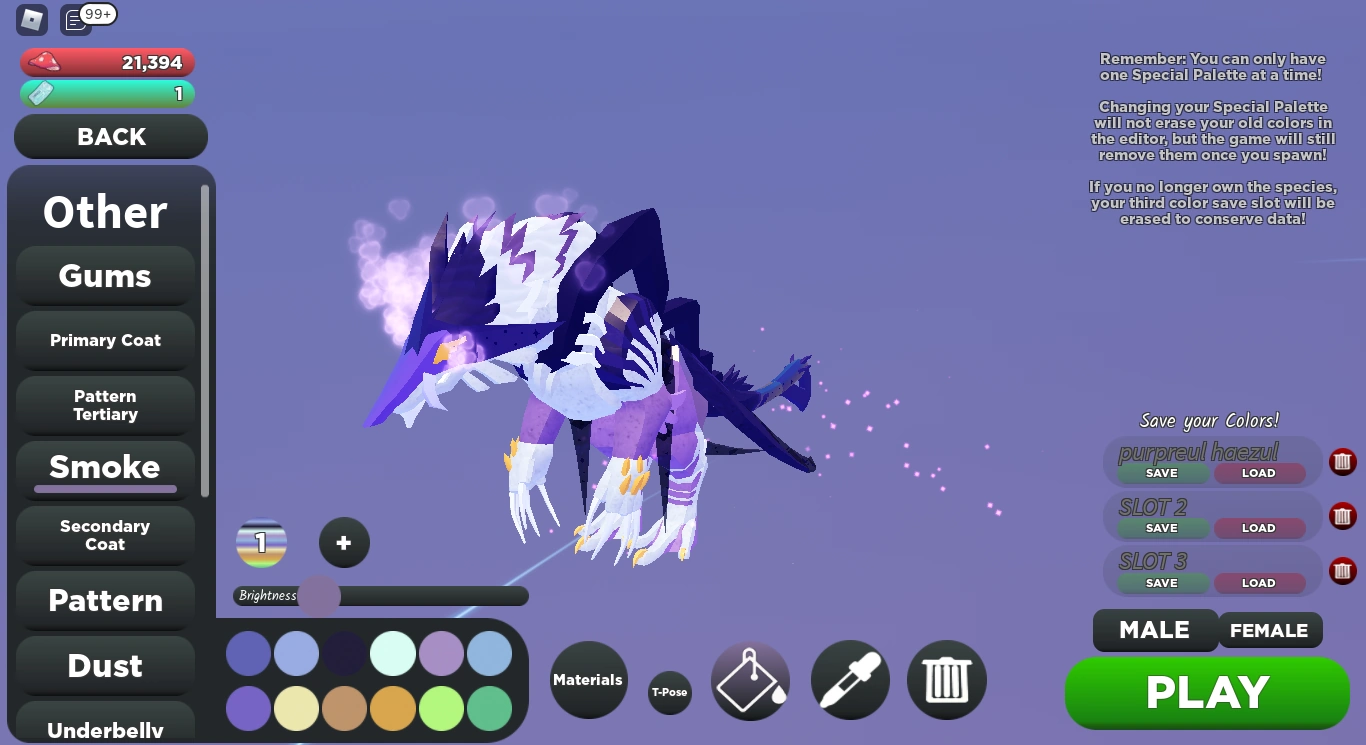
Task: Switch to the Smoke category
Action: (104, 467)
